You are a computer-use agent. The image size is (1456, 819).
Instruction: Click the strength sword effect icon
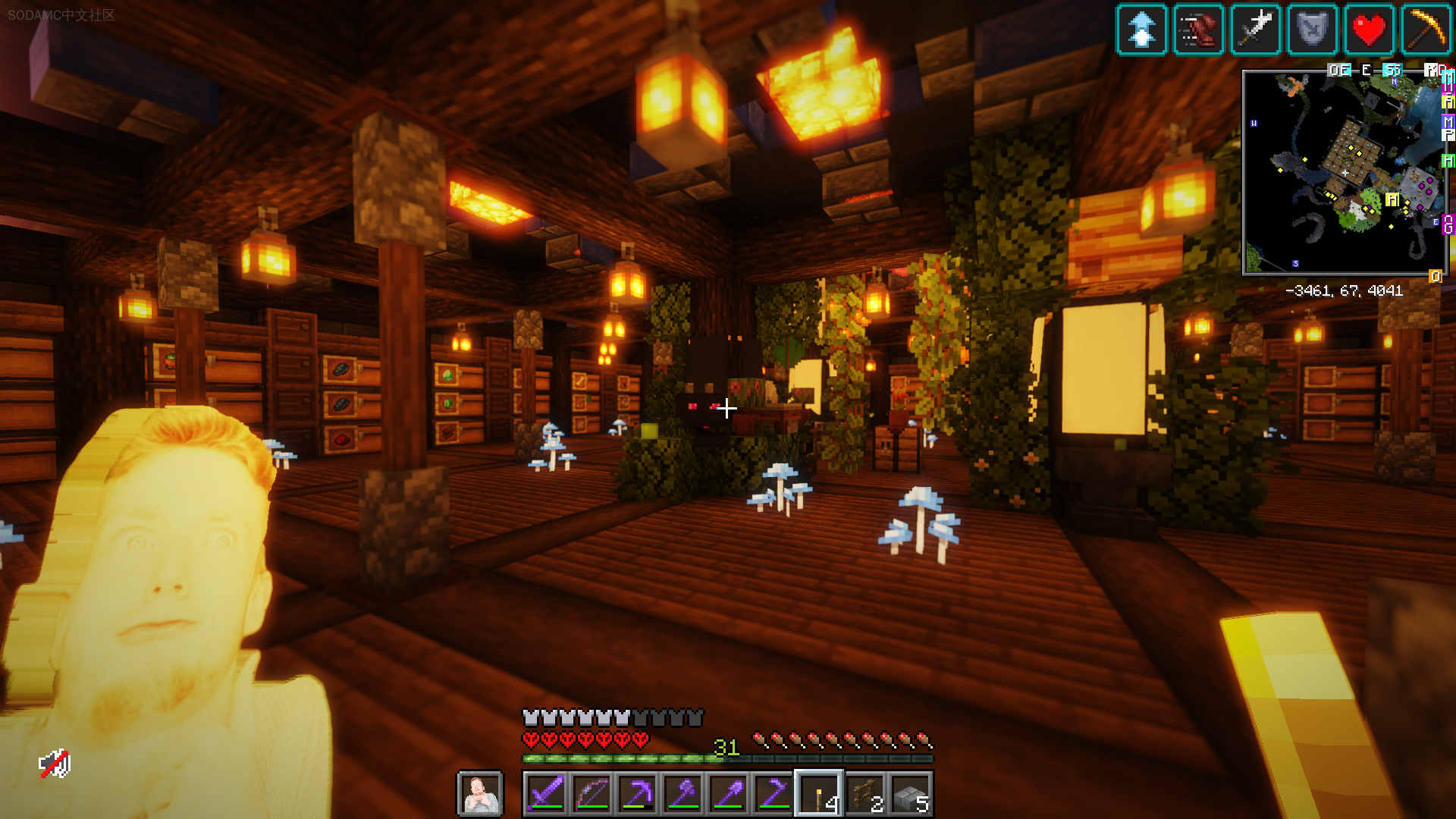tap(1255, 30)
